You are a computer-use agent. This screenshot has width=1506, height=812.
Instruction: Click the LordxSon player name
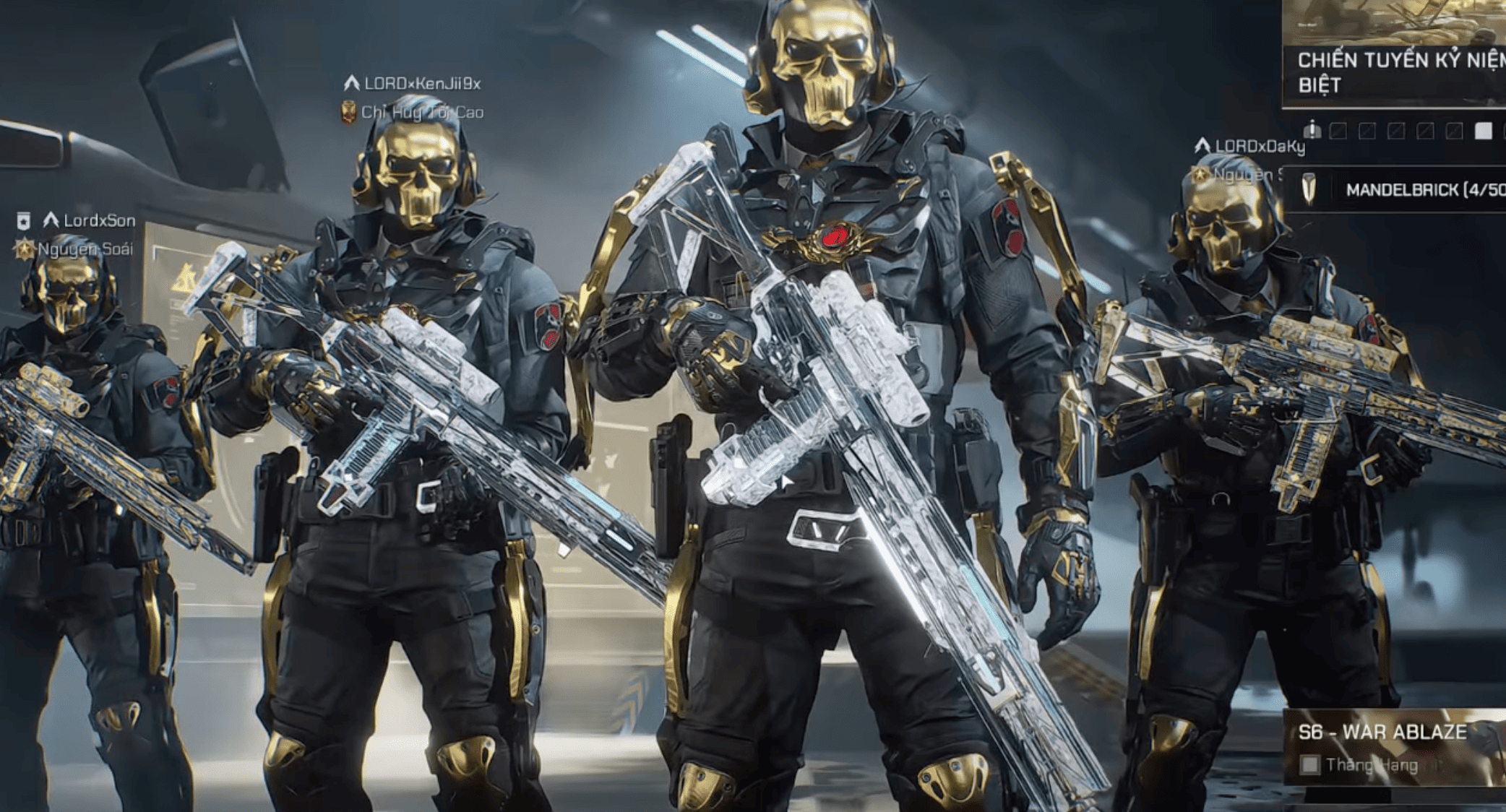[101, 222]
